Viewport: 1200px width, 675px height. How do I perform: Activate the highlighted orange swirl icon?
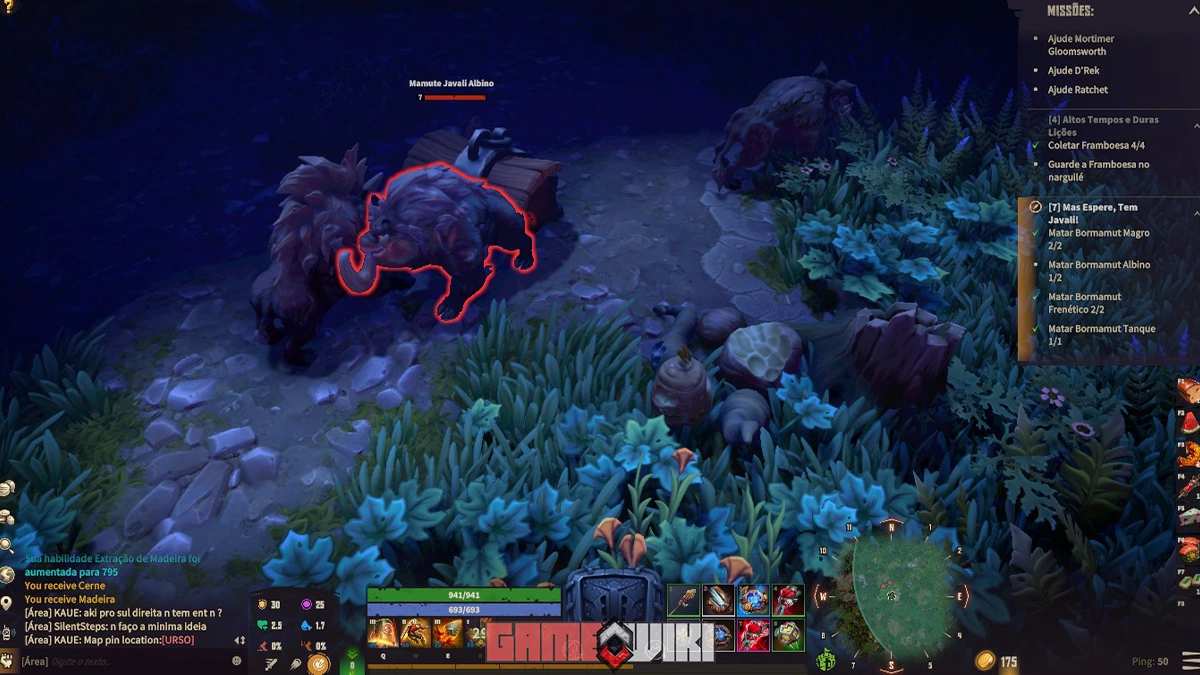point(318,662)
